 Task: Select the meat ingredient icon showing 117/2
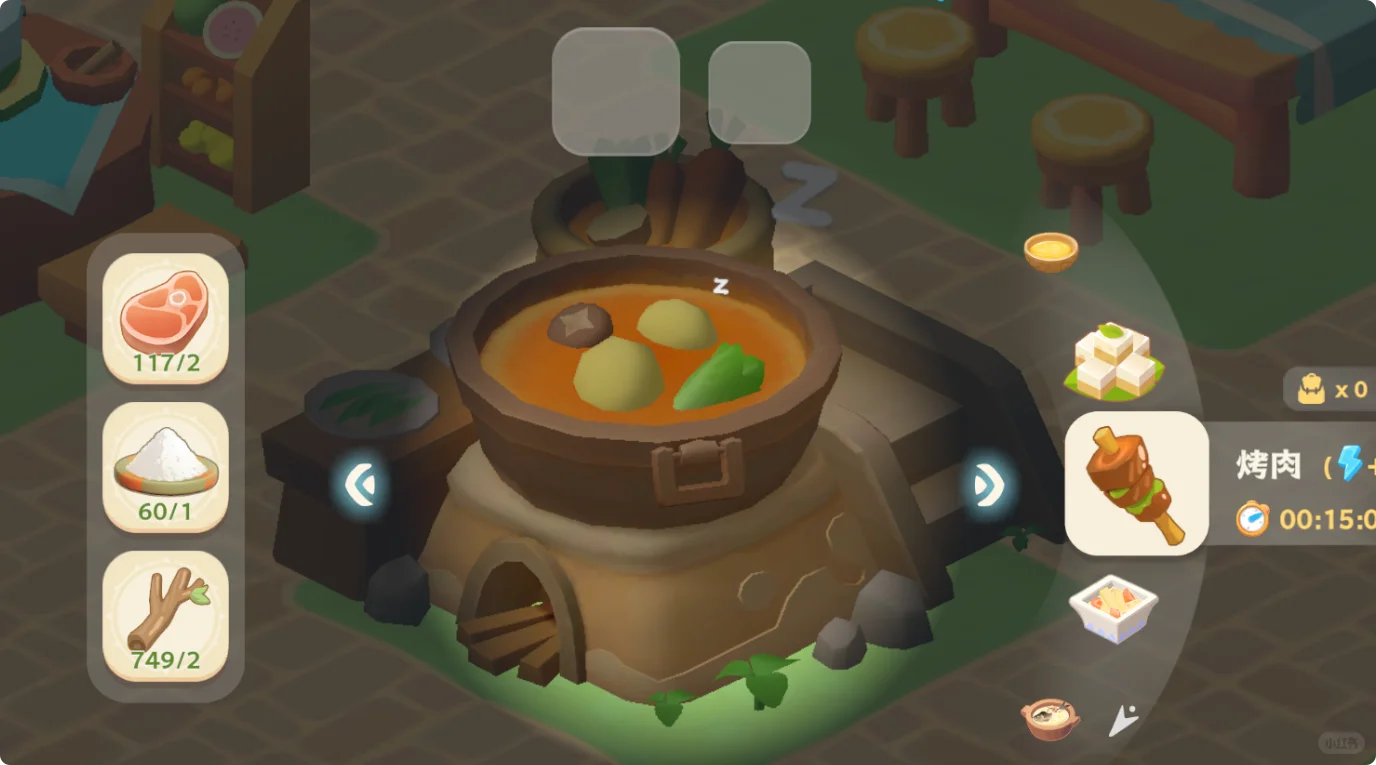coord(165,320)
